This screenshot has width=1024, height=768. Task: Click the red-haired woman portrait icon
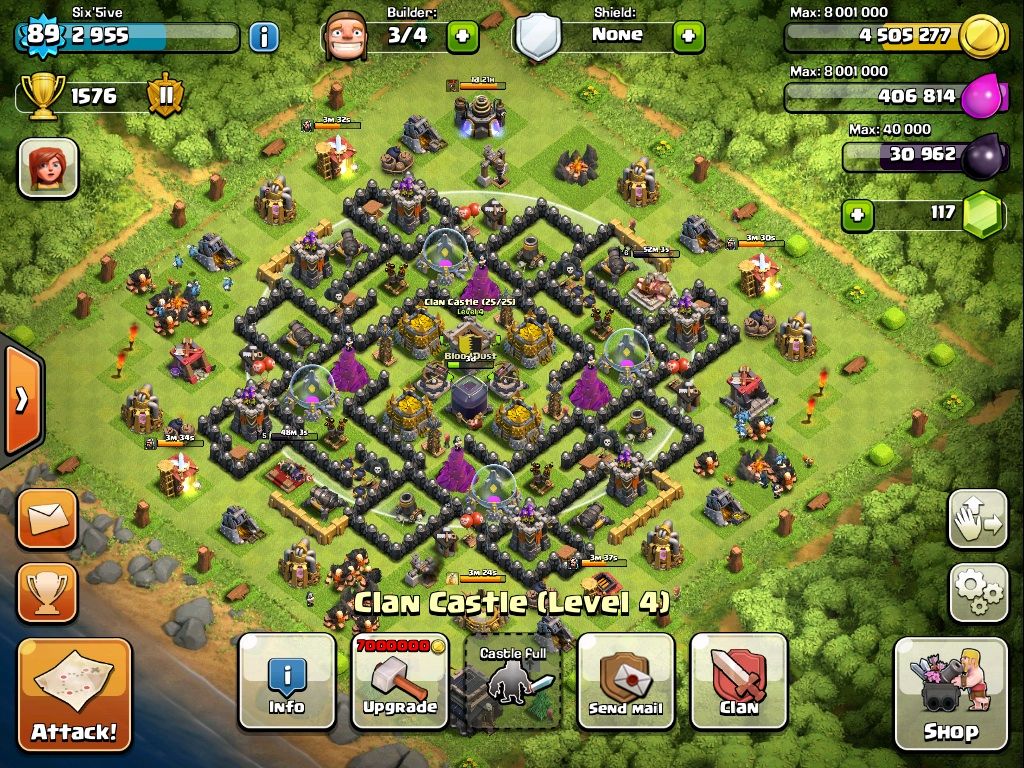(48, 167)
